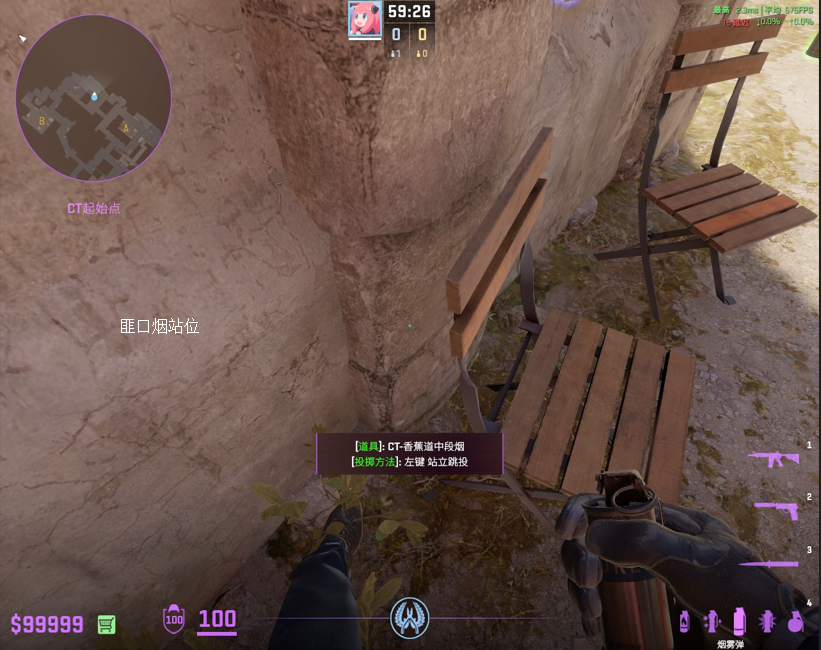Choose the flashbang grenade icon
821x650 pixels.
pyautogui.click(x=767, y=621)
